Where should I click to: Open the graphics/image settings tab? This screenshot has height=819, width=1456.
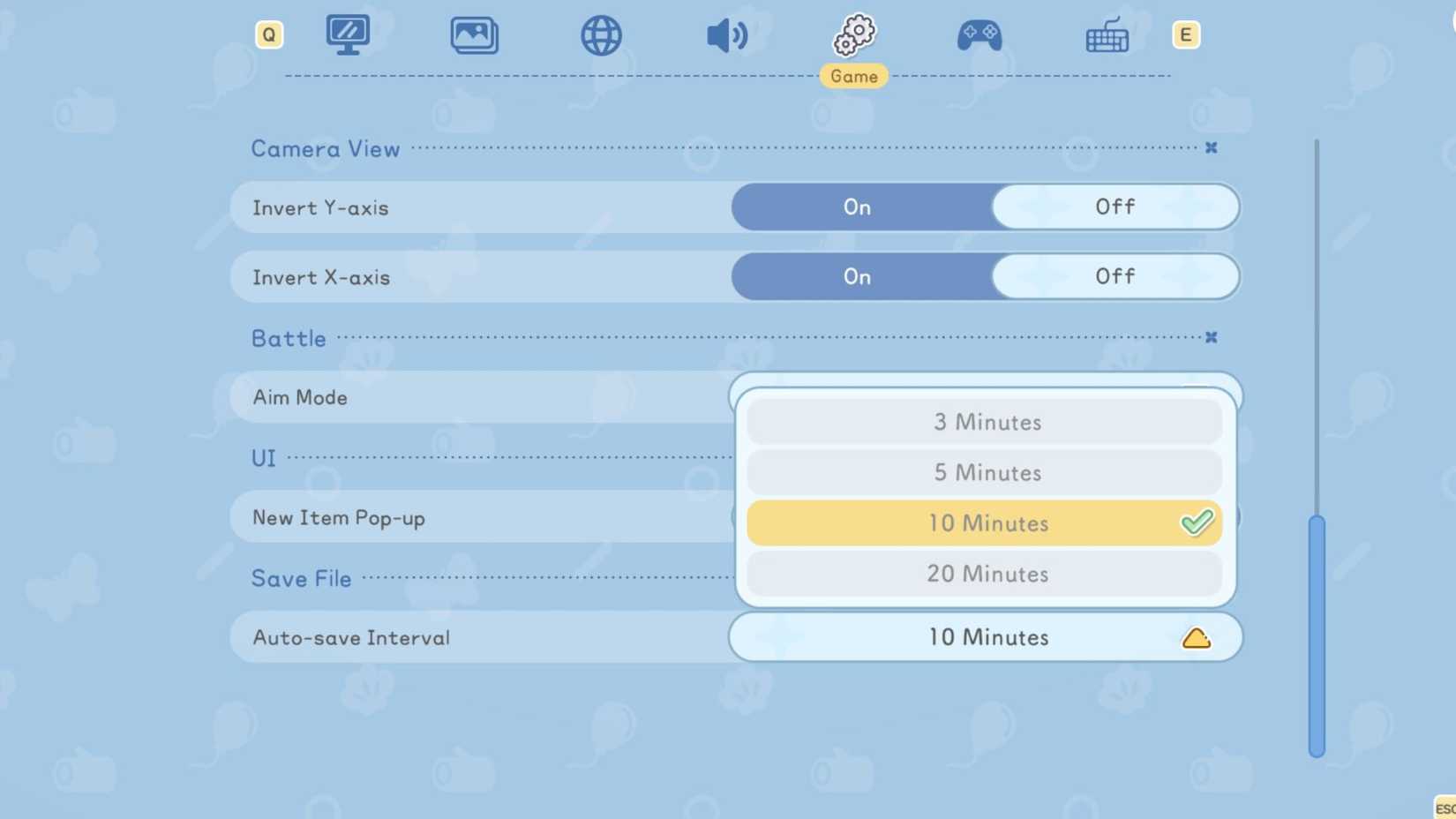[475, 34]
